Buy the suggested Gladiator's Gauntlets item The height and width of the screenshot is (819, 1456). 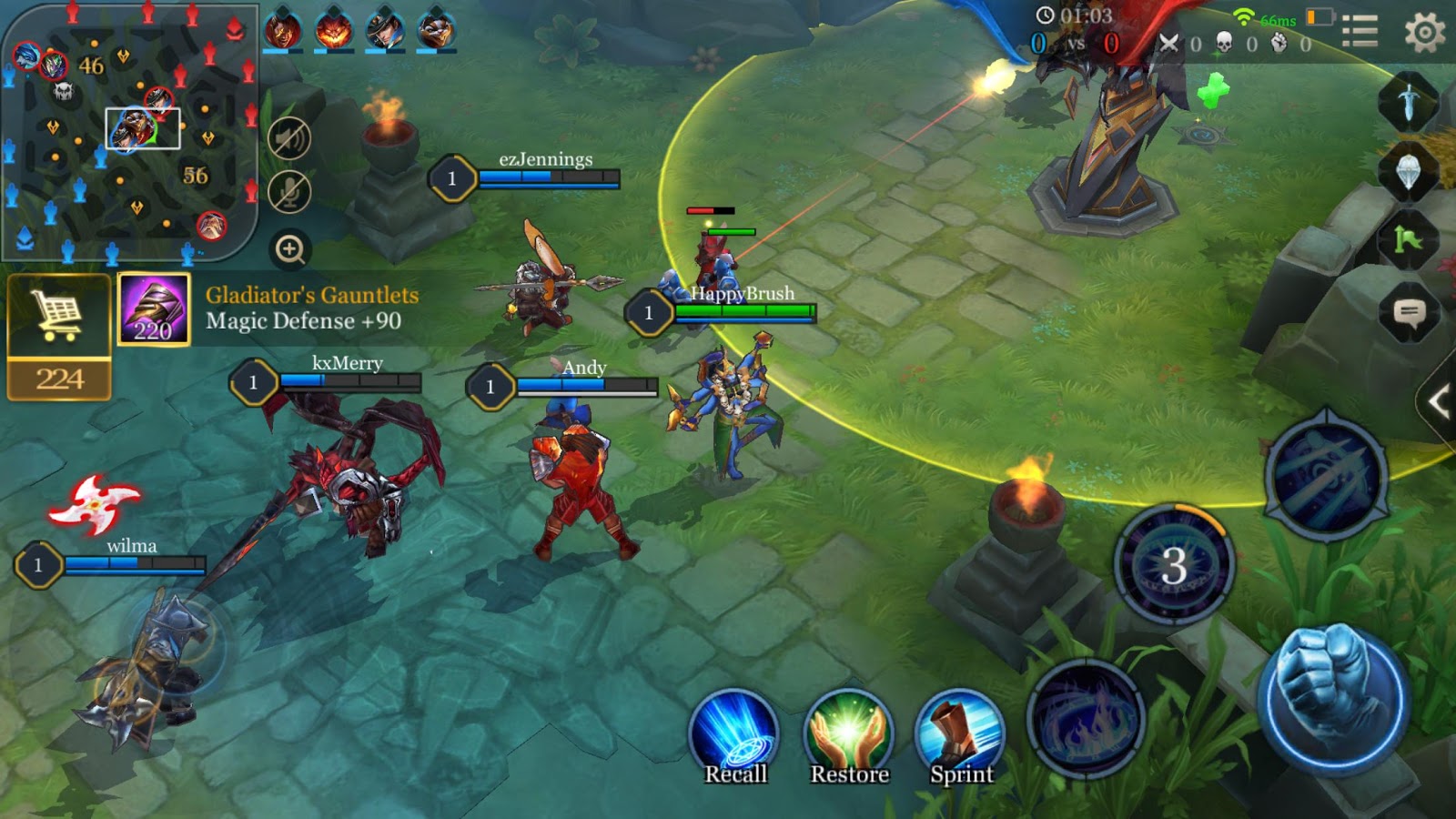pyautogui.click(x=154, y=309)
